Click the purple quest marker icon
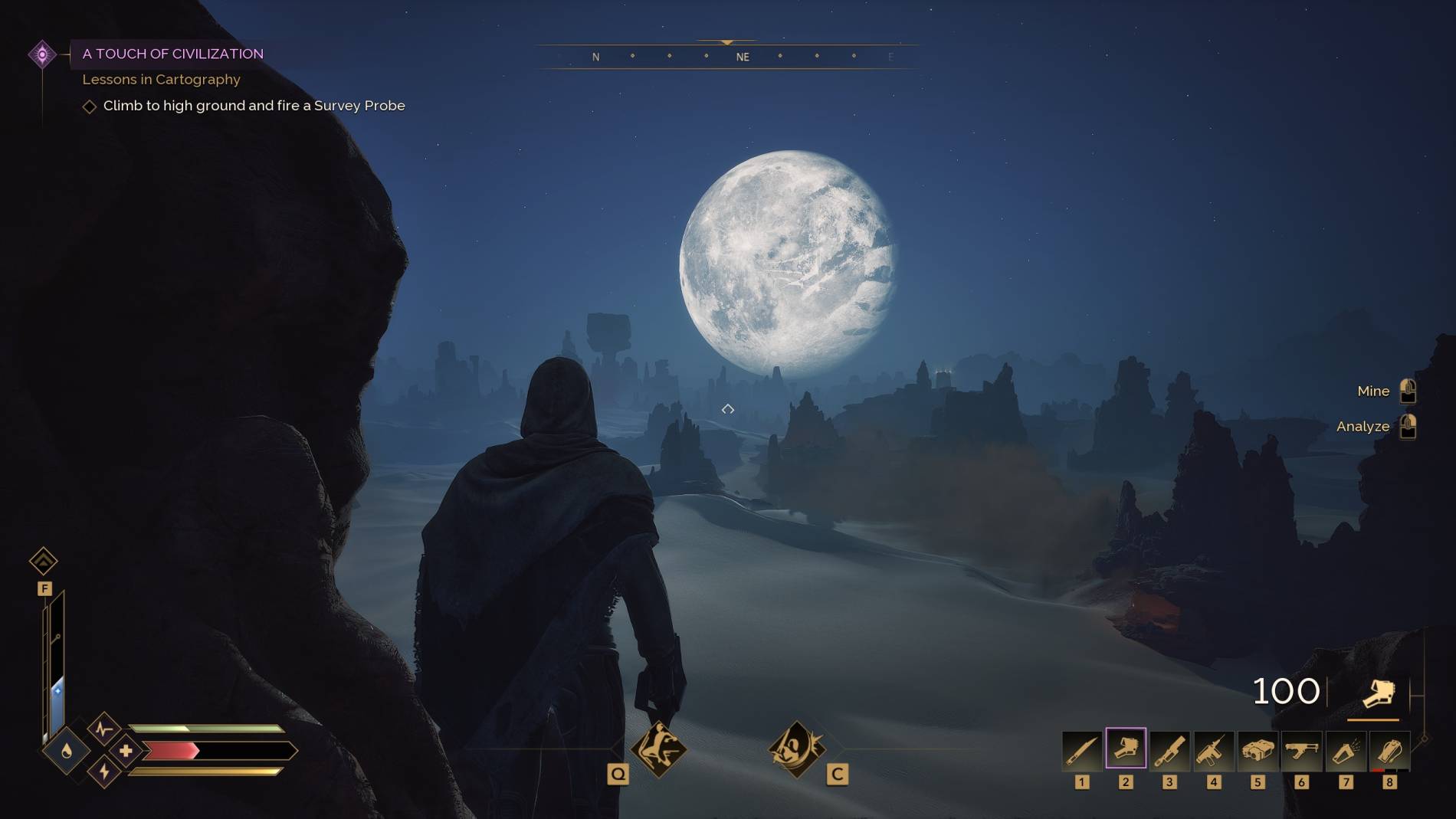Image resolution: width=1456 pixels, height=819 pixels. pos(42,54)
